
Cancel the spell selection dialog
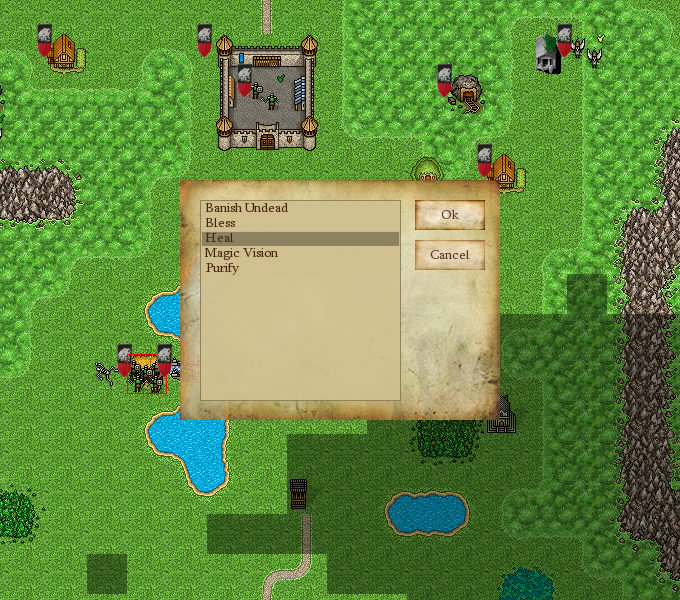pyautogui.click(x=449, y=255)
